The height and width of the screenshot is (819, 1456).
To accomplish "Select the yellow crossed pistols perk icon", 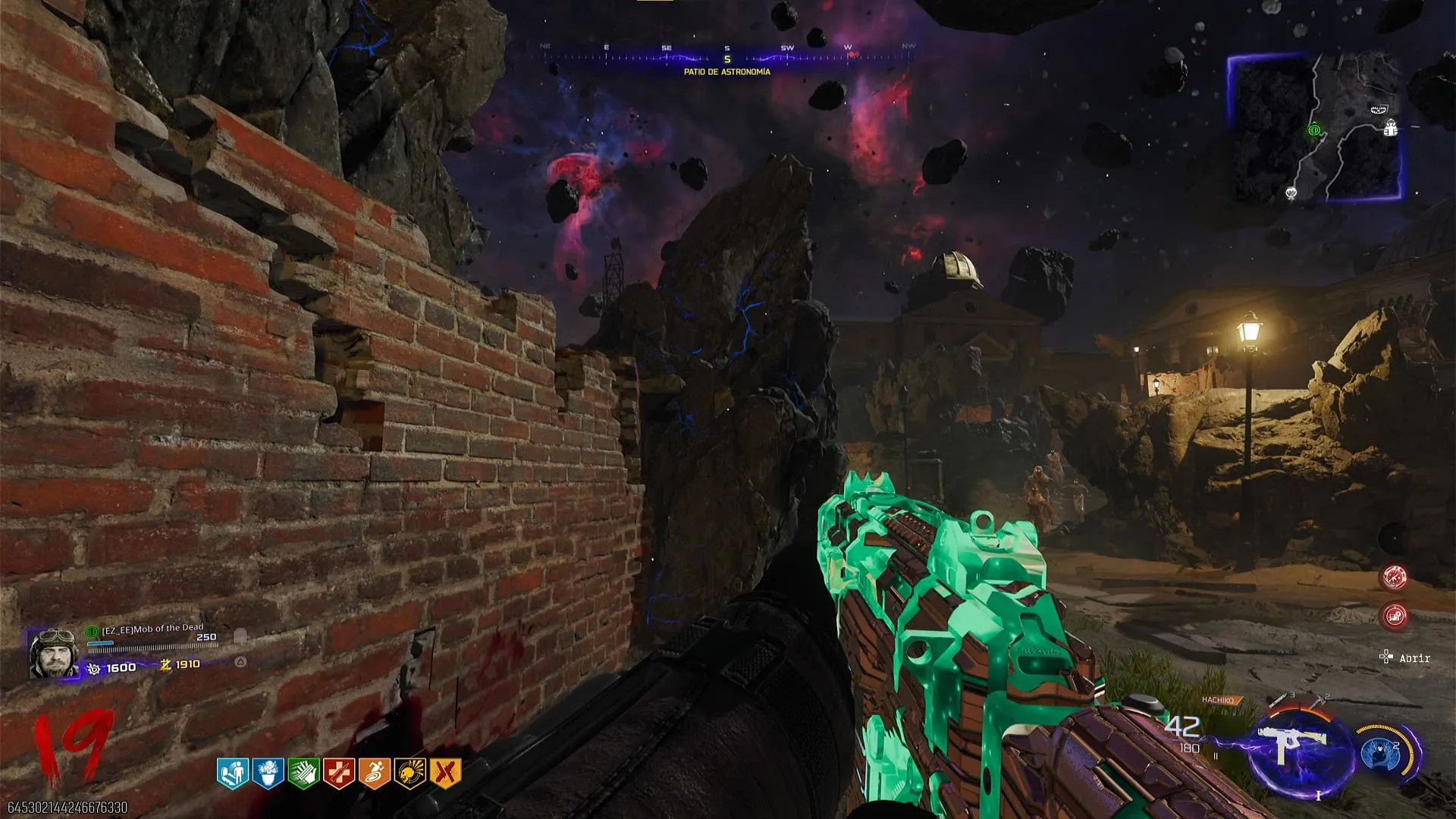I will click(x=446, y=773).
